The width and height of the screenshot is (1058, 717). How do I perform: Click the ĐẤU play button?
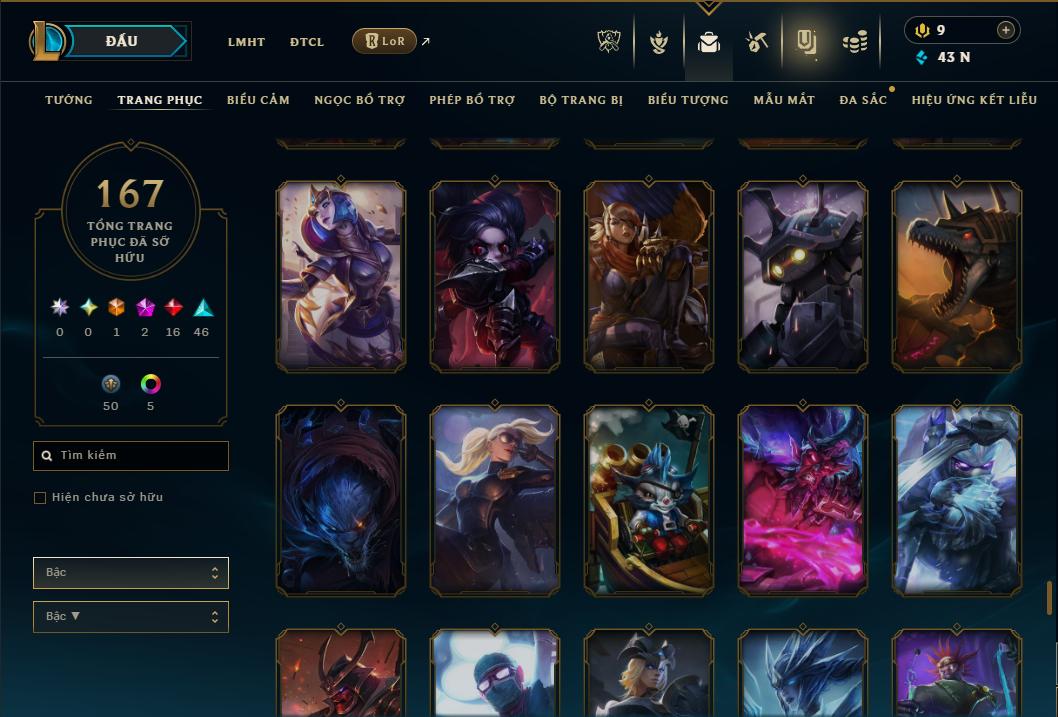coord(121,41)
